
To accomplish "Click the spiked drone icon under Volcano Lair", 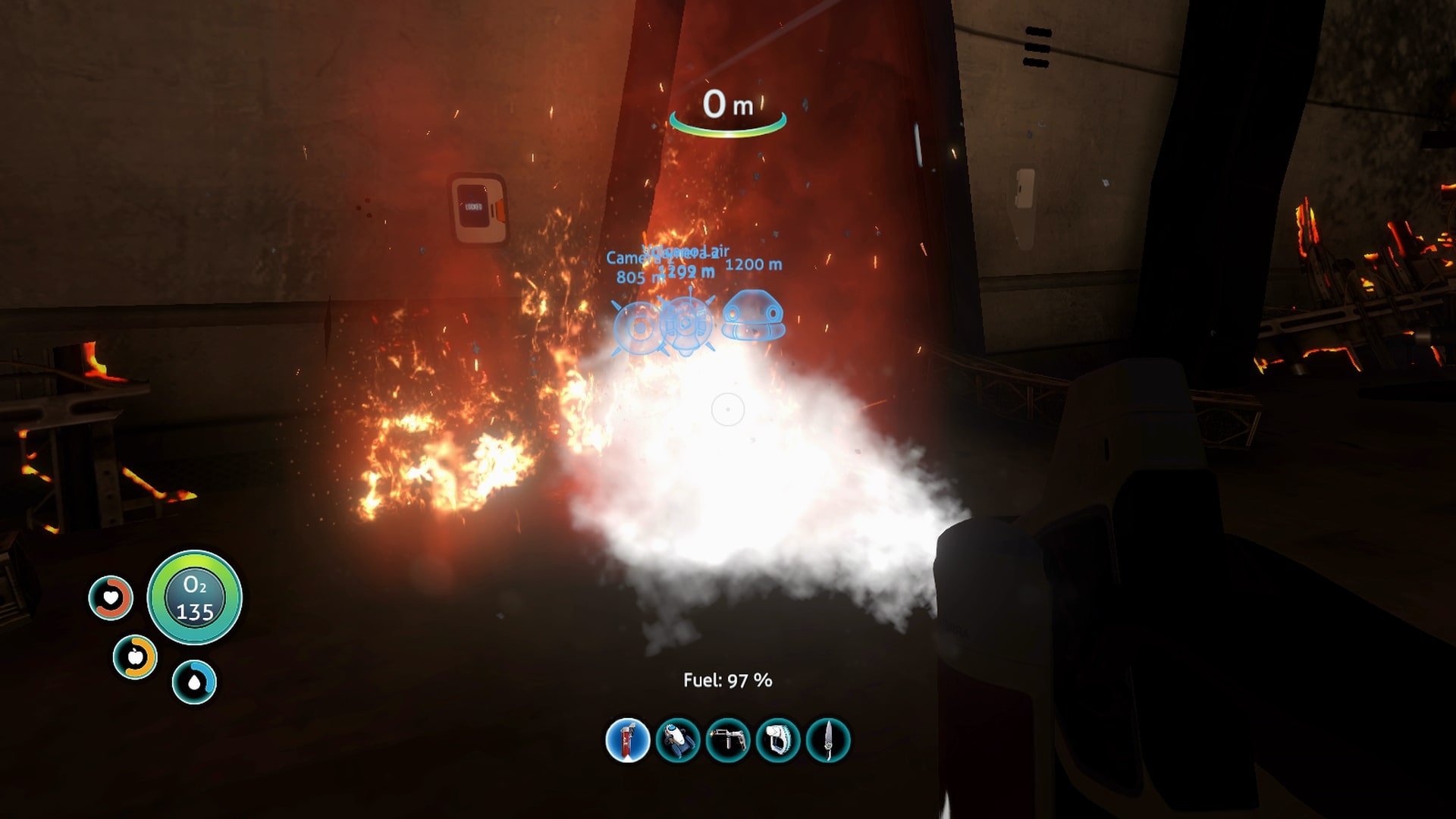I will click(x=686, y=326).
